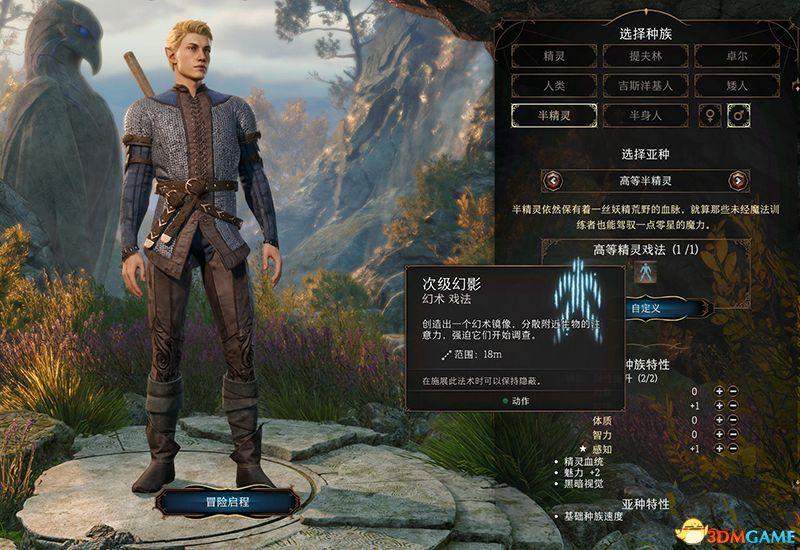Decrease 智力 (Intelligence) with its minus button

[733, 436]
